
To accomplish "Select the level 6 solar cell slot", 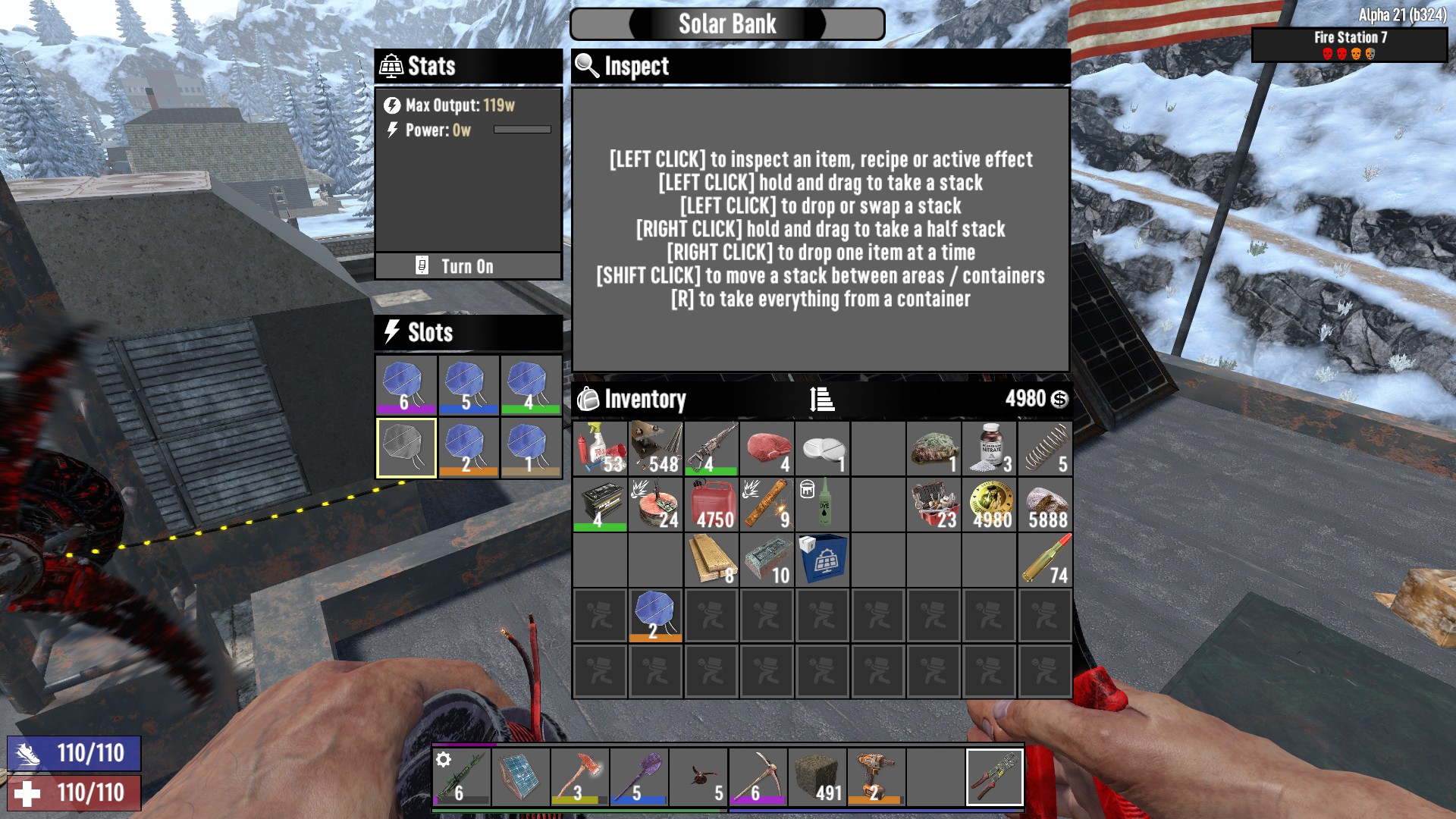I will pos(406,384).
